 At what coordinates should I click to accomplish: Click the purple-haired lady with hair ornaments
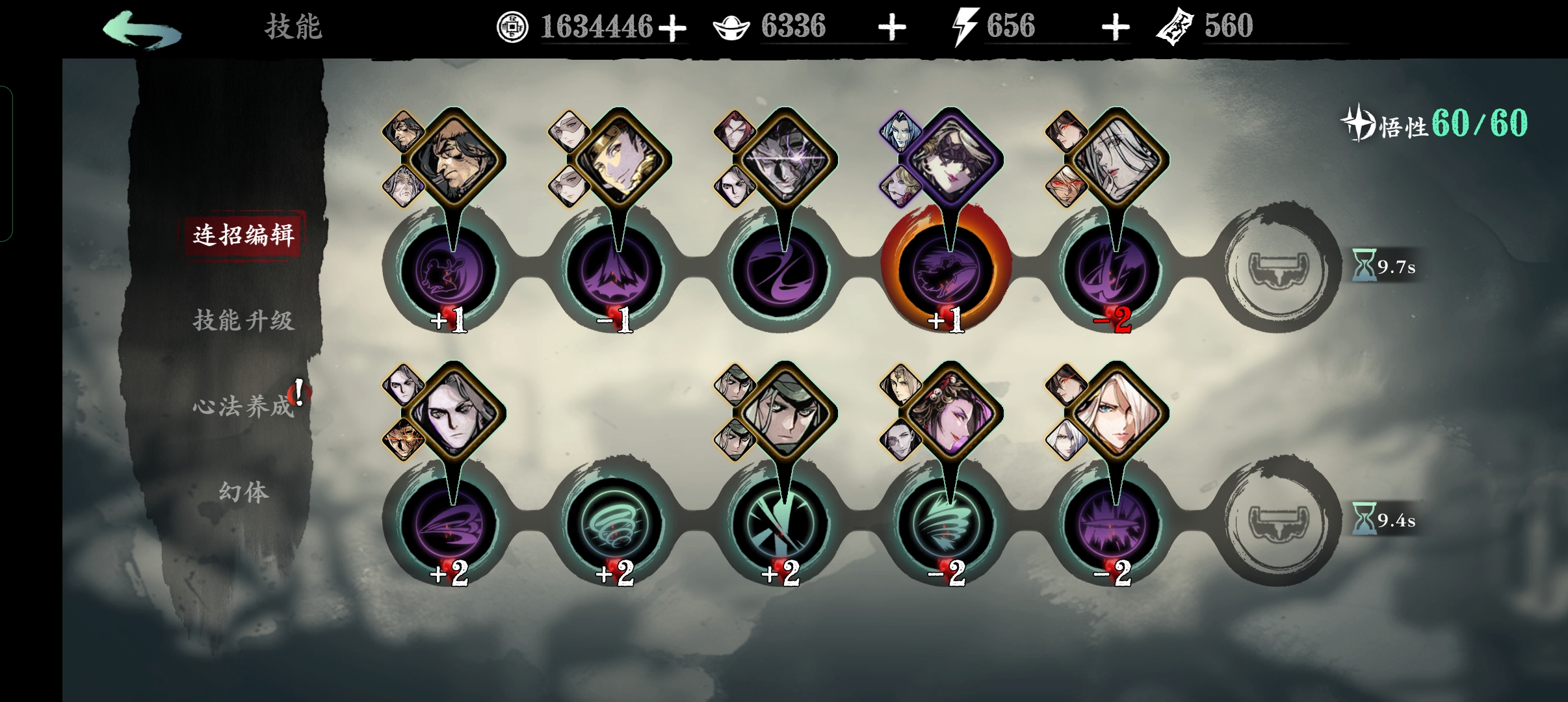tap(950, 413)
